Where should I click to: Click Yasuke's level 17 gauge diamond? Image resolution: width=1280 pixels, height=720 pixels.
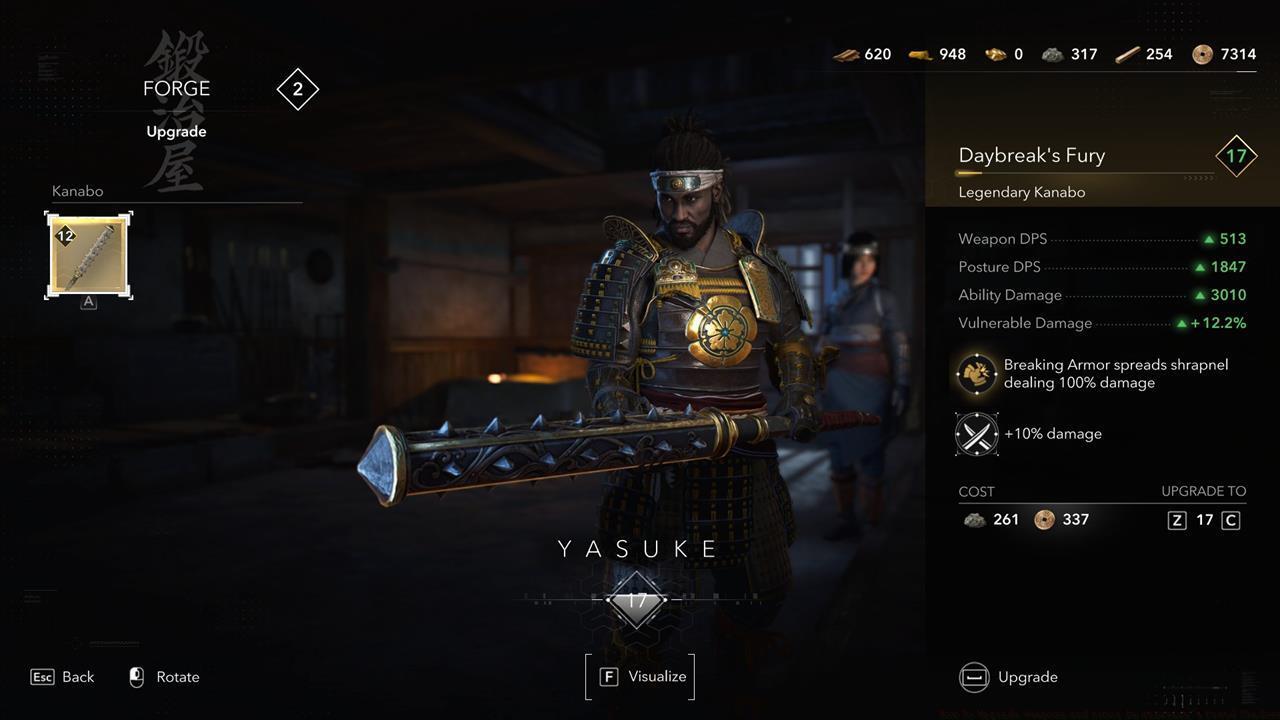pos(637,601)
